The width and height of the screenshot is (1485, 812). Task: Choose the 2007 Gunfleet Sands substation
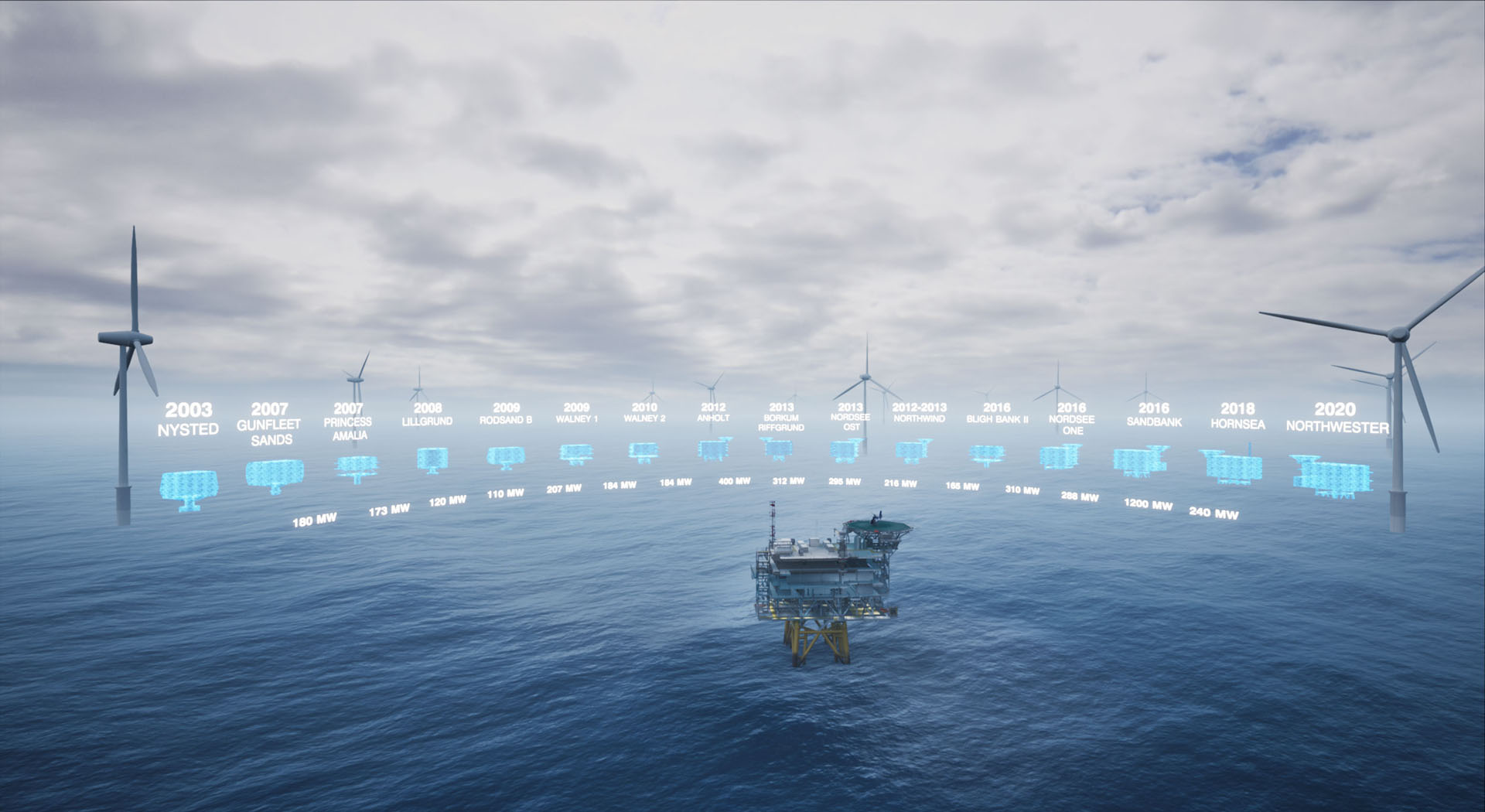pos(274,474)
